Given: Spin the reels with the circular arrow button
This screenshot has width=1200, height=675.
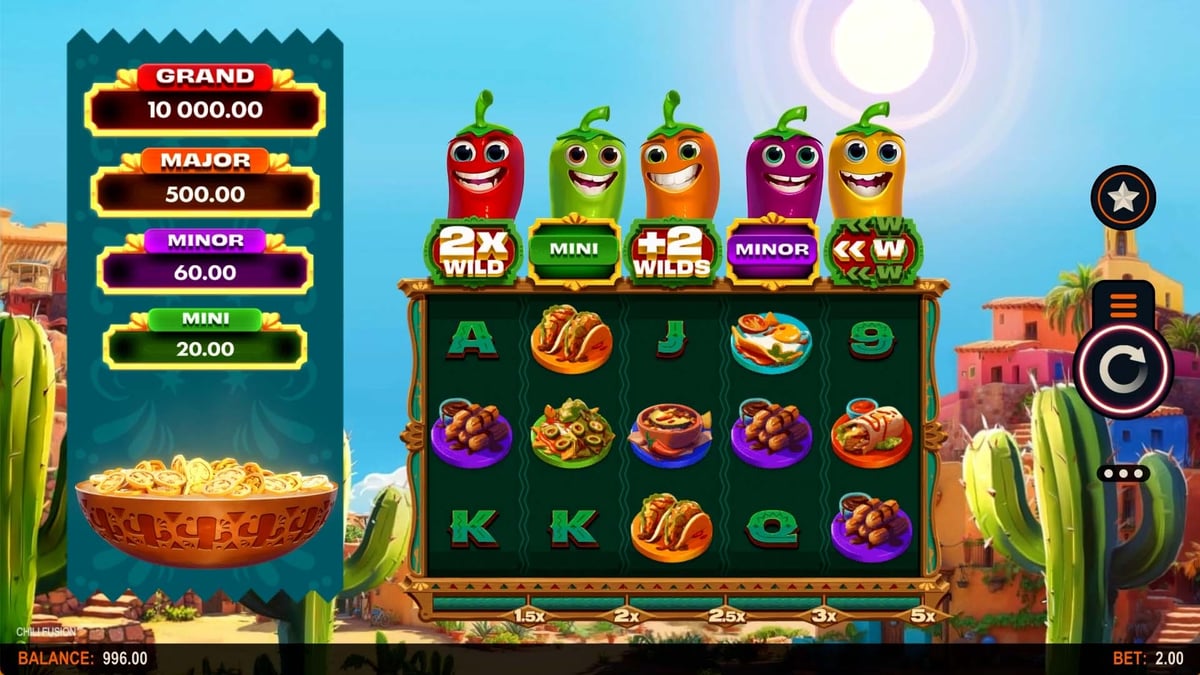Looking at the screenshot, I should click(1122, 372).
